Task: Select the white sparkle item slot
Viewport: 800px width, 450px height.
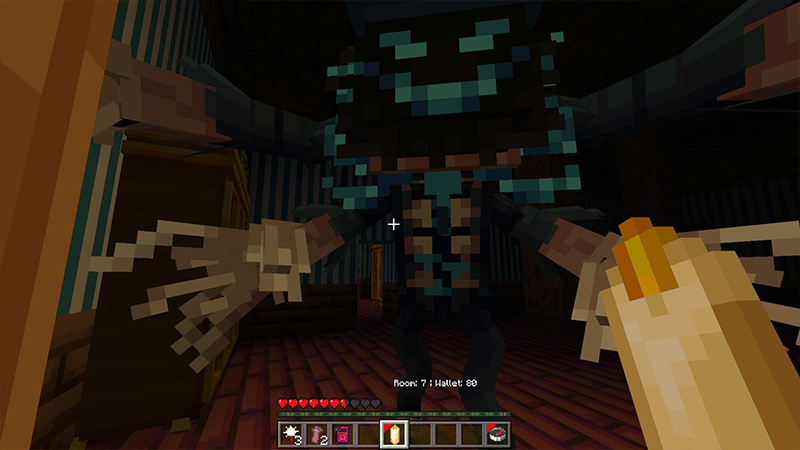Action: pos(292,434)
